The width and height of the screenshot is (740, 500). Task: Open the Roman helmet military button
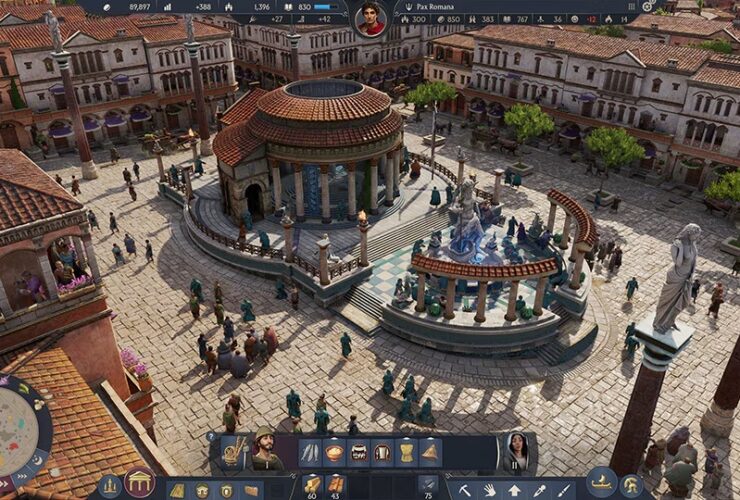click(x=632, y=486)
